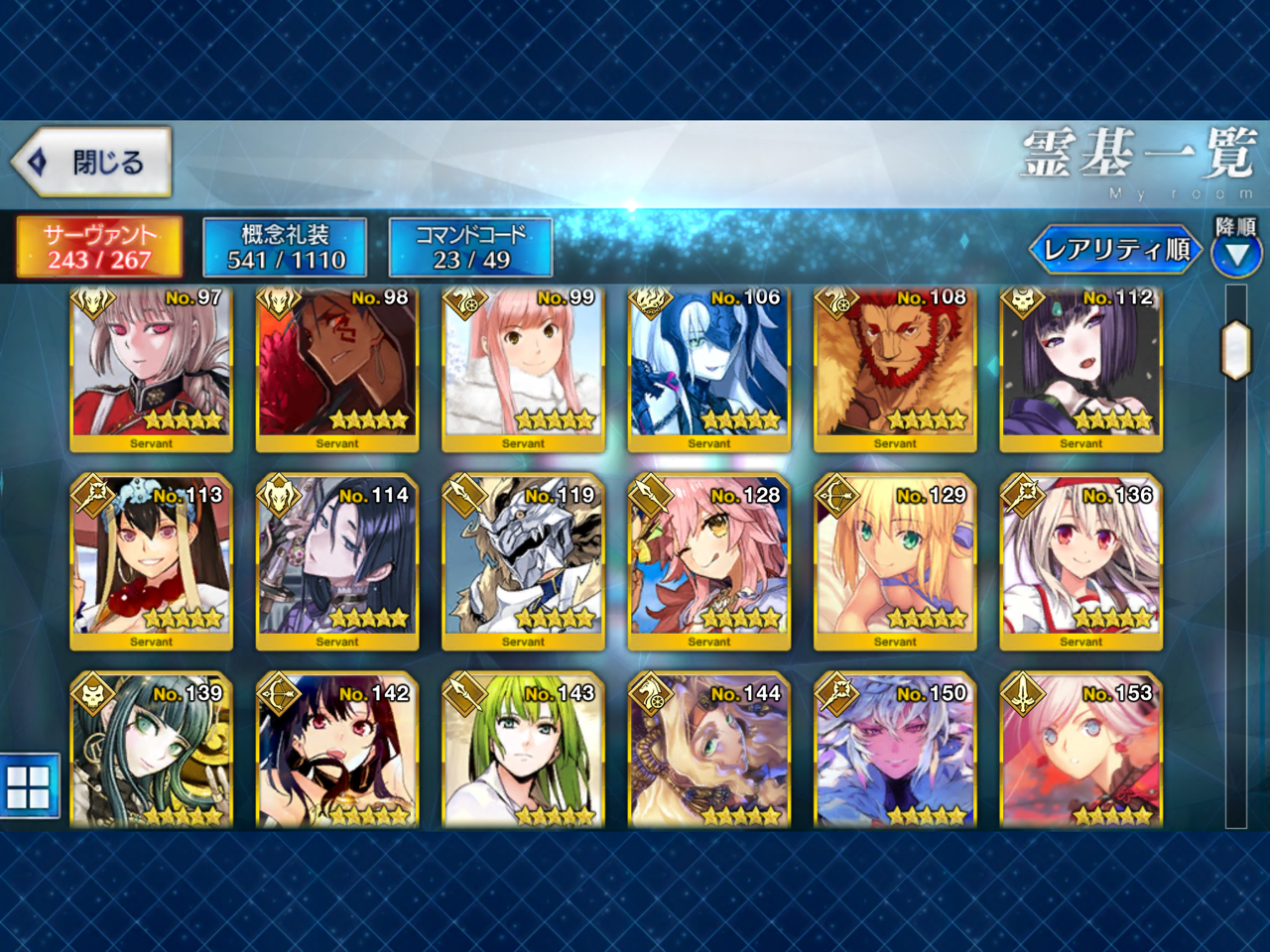Select servant card No. 97
This screenshot has height=952, width=1270.
pos(151,369)
